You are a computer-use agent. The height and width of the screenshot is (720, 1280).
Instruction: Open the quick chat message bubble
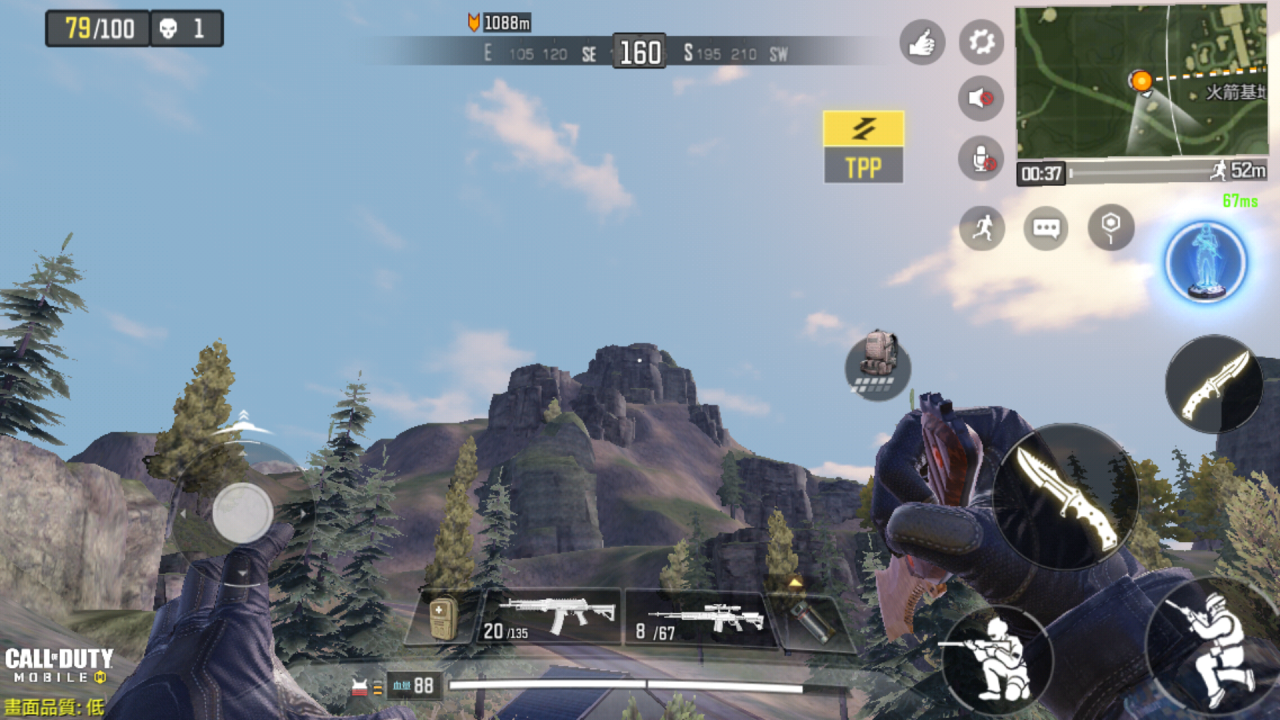tap(1046, 228)
